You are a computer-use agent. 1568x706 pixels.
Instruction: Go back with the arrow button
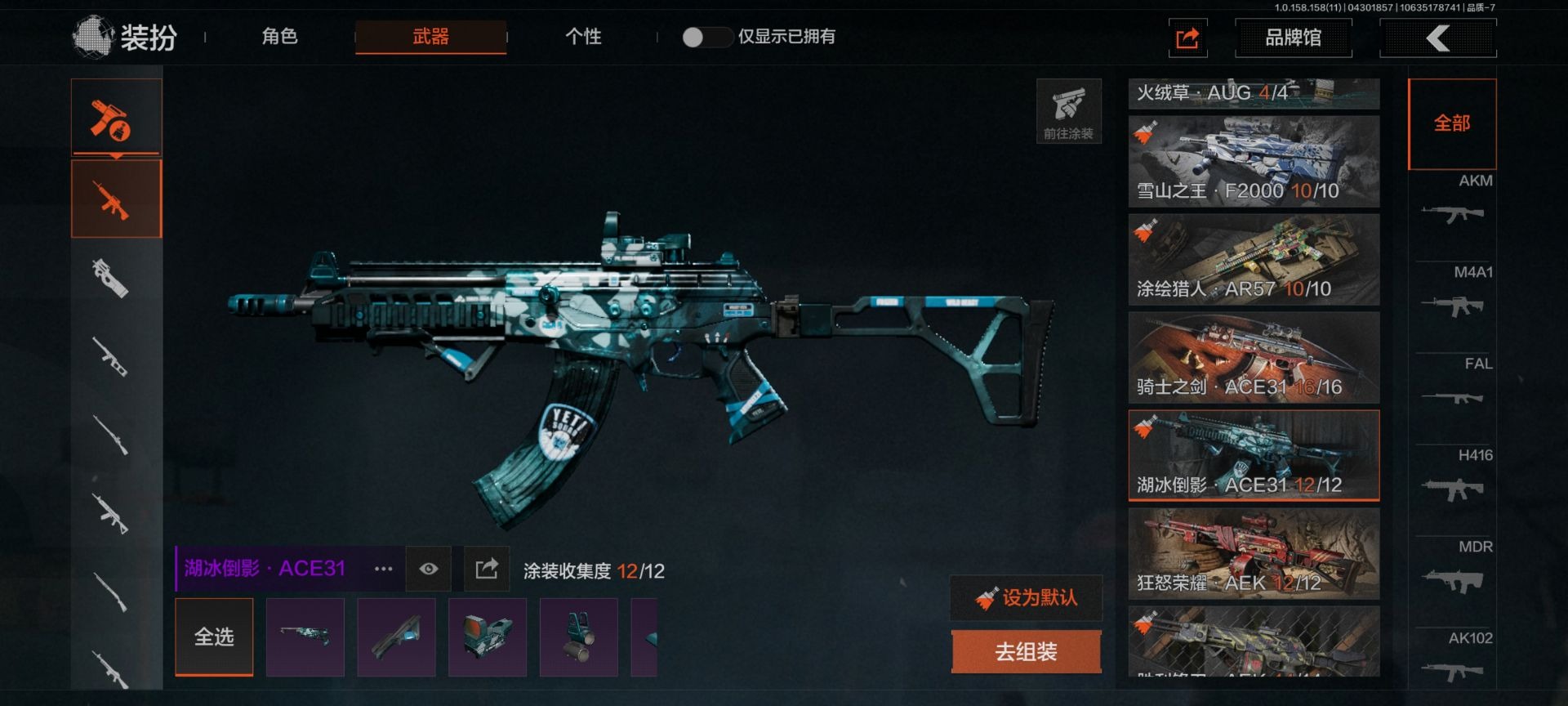(1437, 38)
